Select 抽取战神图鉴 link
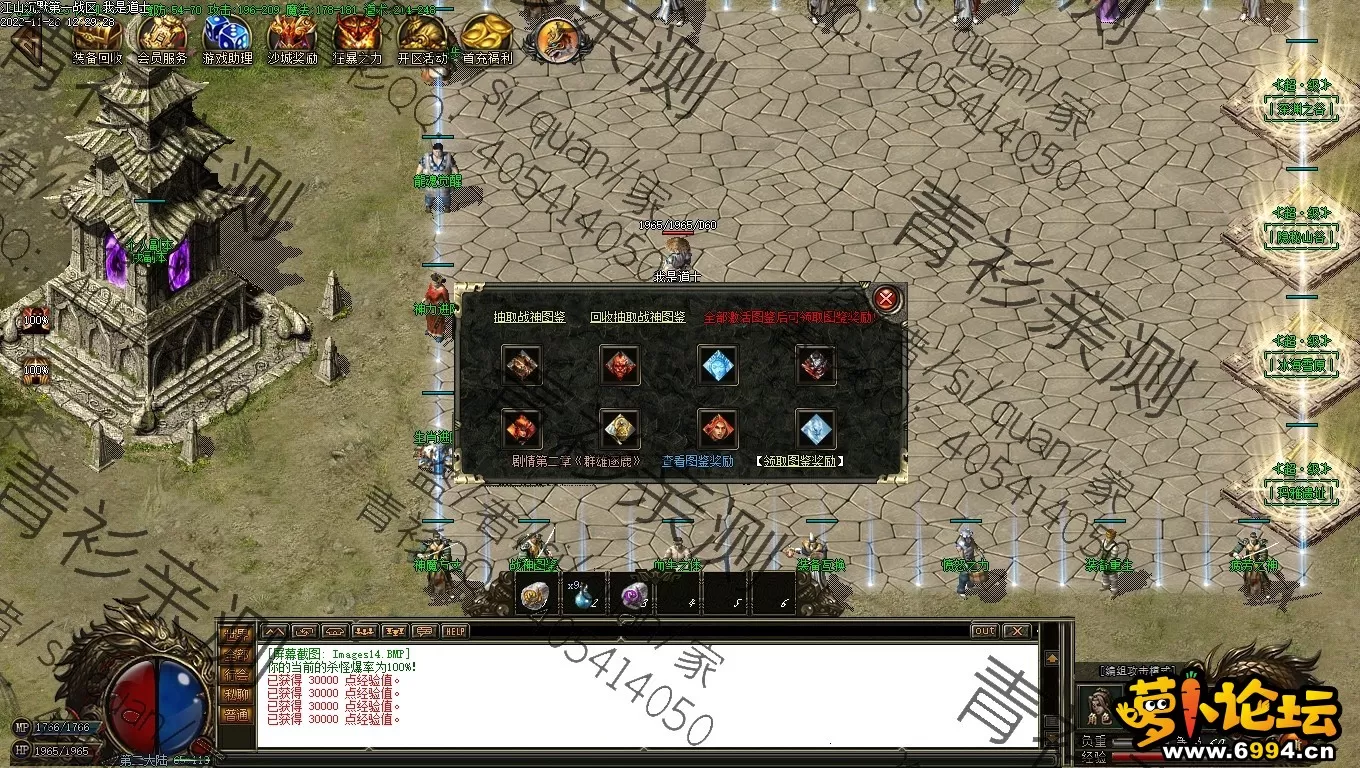This screenshot has height=768, width=1360. [x=529, y=317]
